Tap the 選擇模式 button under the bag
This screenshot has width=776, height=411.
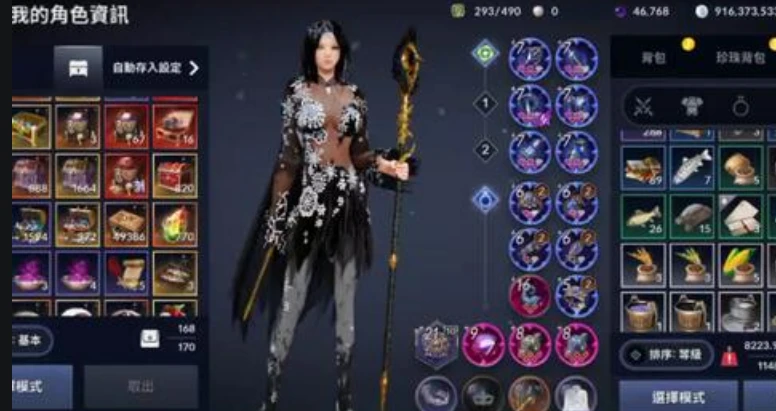coord(677,395)
